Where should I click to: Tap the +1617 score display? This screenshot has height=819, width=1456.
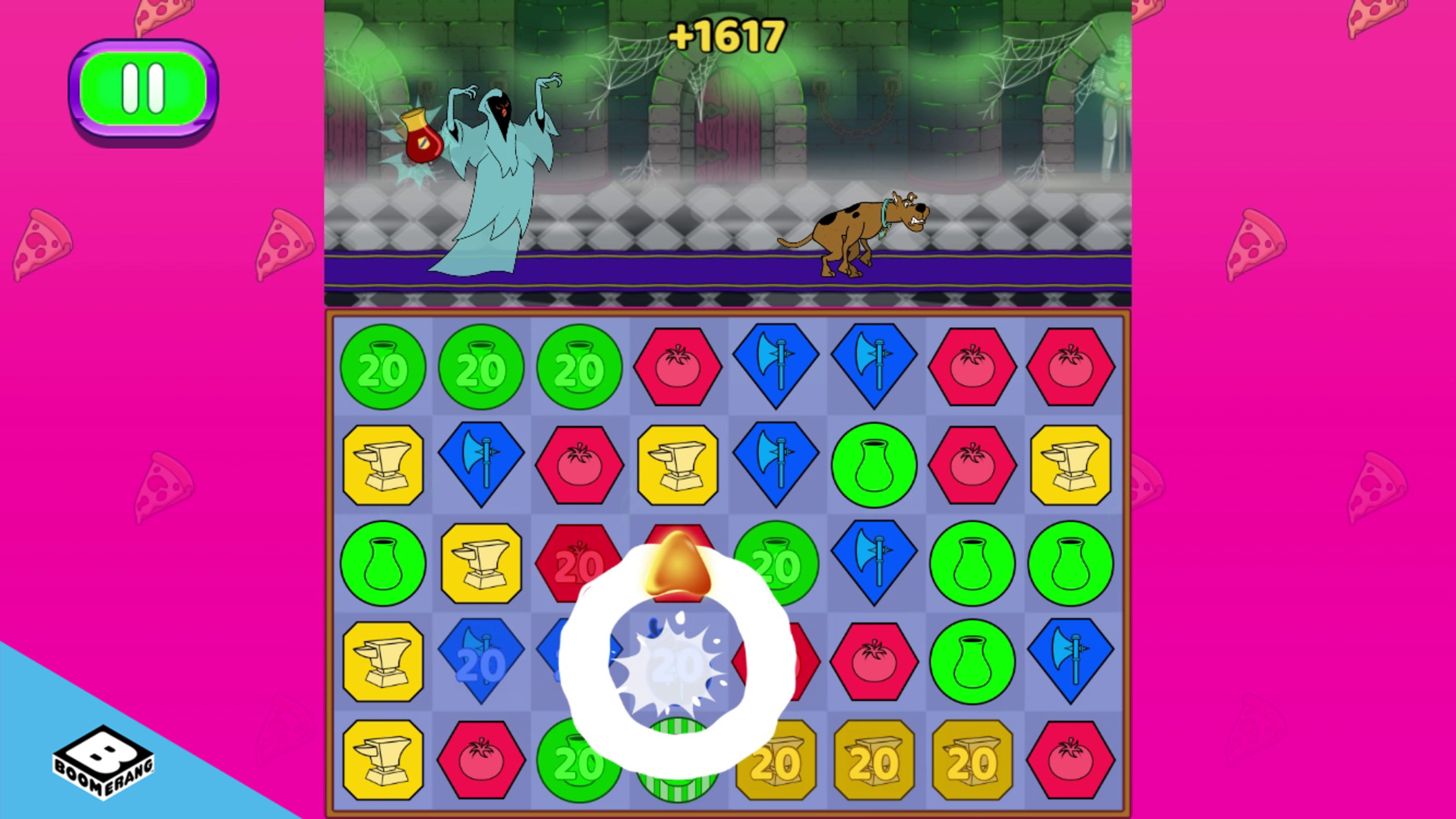click(x=725, y=36)
